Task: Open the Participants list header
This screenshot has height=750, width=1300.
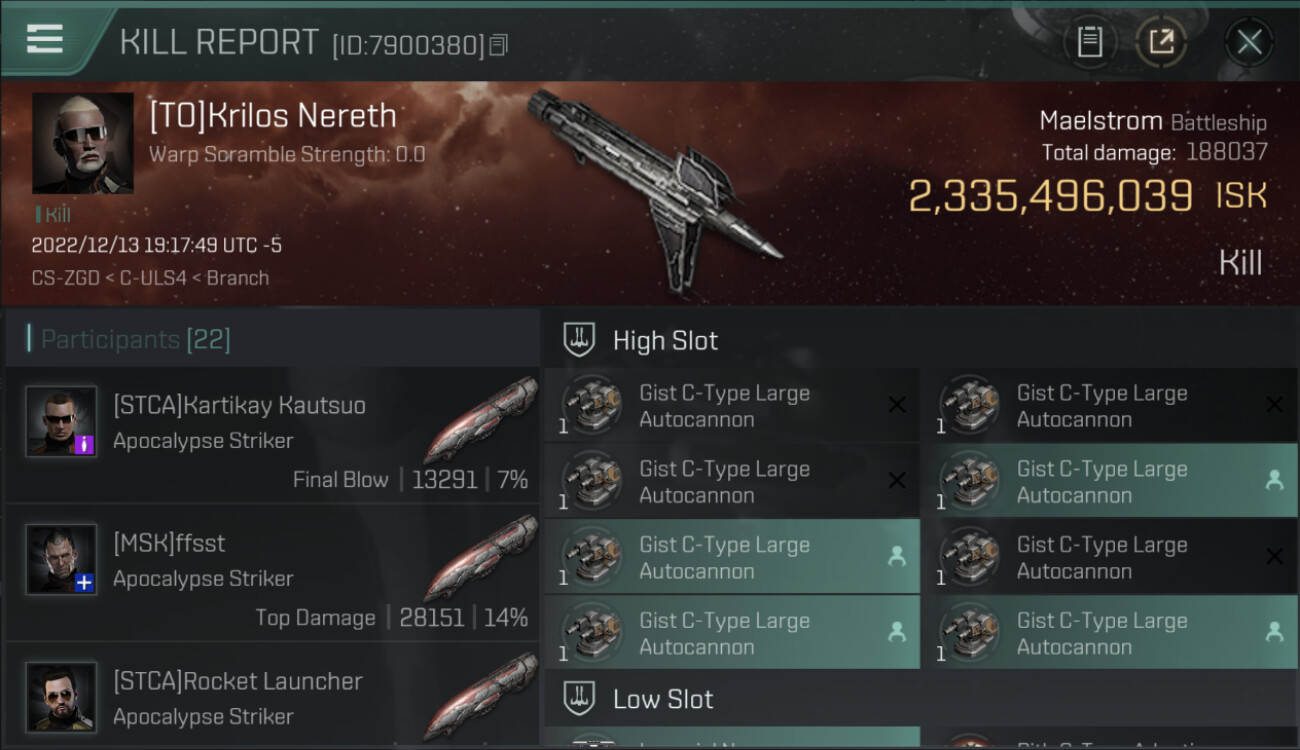Action: 135,340
